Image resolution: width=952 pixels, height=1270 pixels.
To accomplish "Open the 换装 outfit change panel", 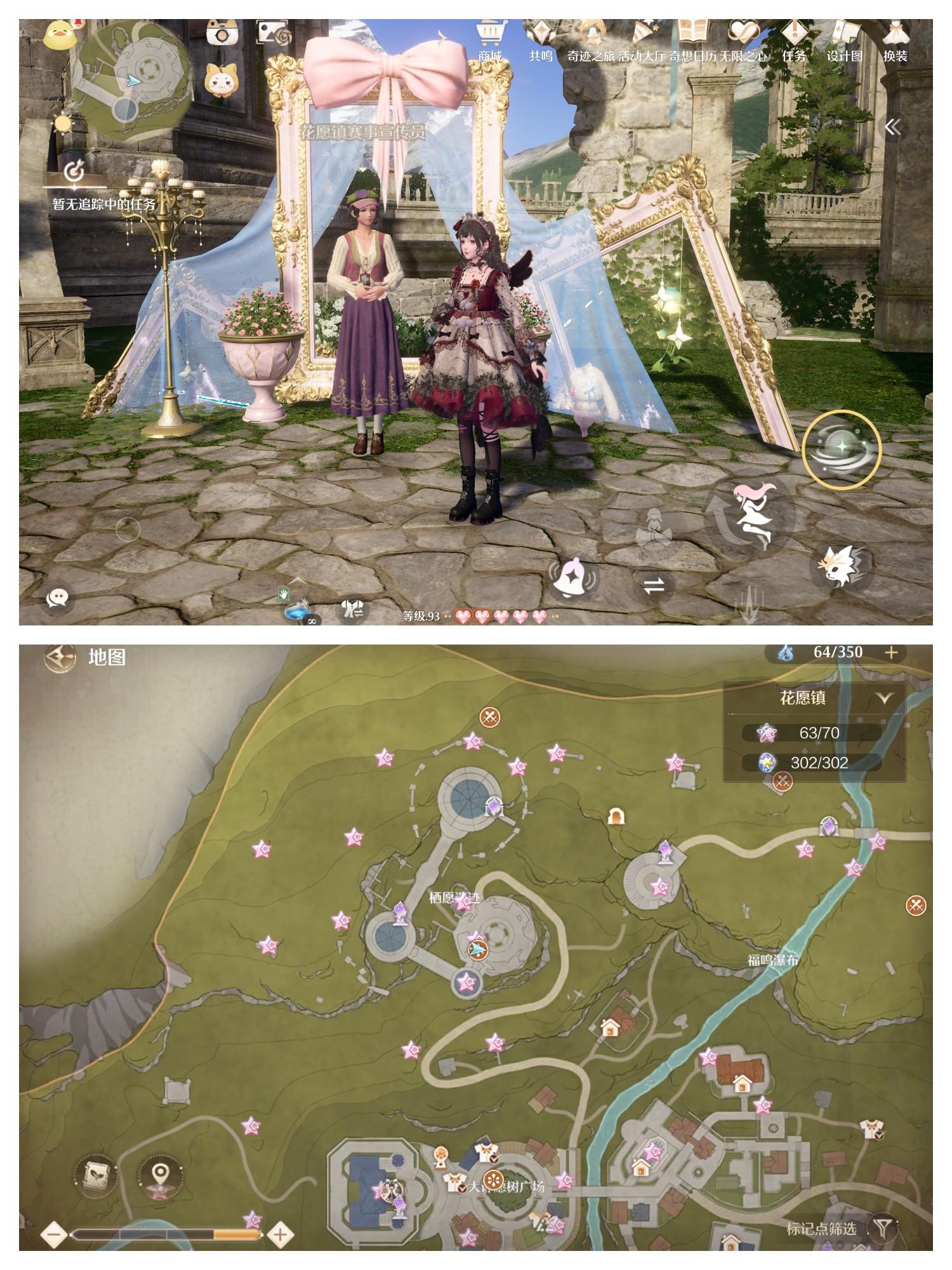I will (x=895, y=55).
